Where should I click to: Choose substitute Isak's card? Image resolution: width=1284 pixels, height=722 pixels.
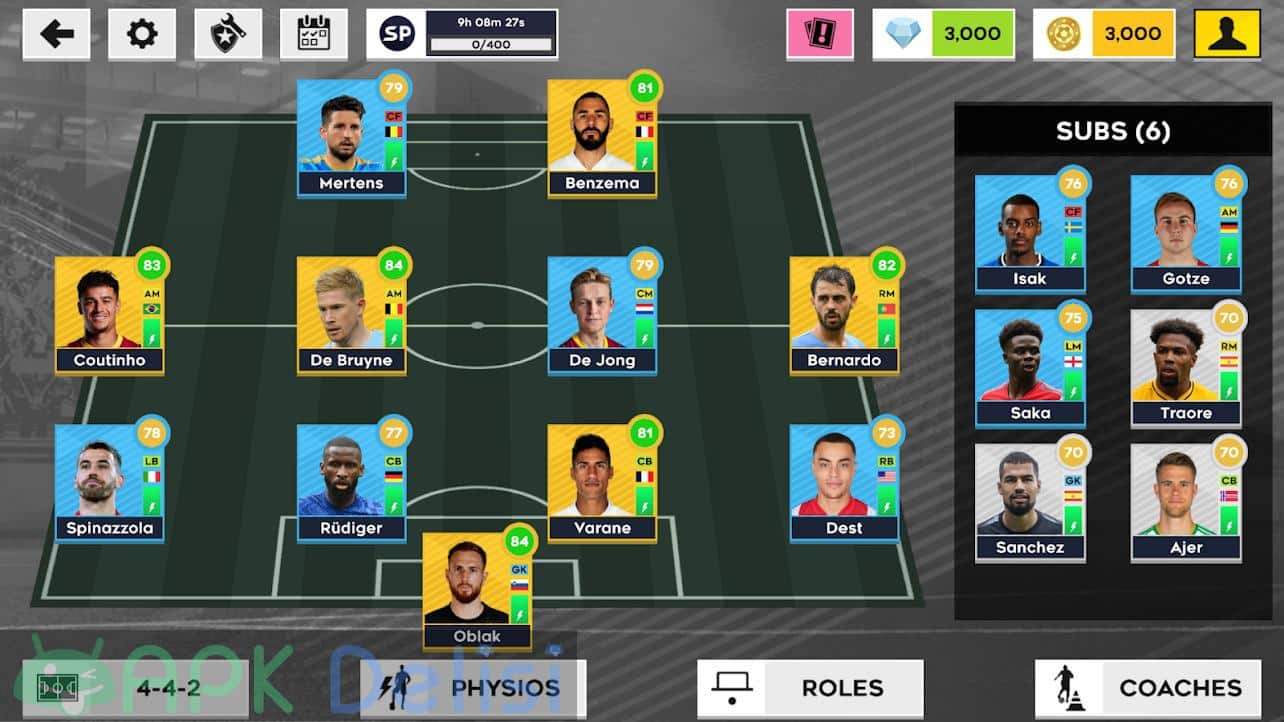click(1030, 233)
